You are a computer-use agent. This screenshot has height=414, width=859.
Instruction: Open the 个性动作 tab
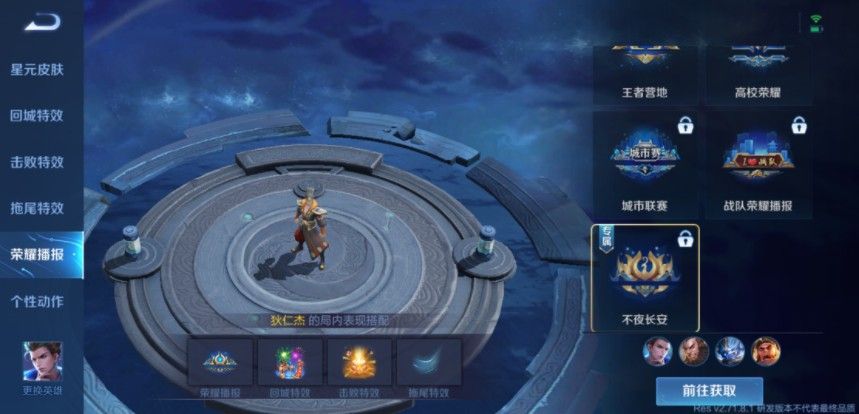37,301
